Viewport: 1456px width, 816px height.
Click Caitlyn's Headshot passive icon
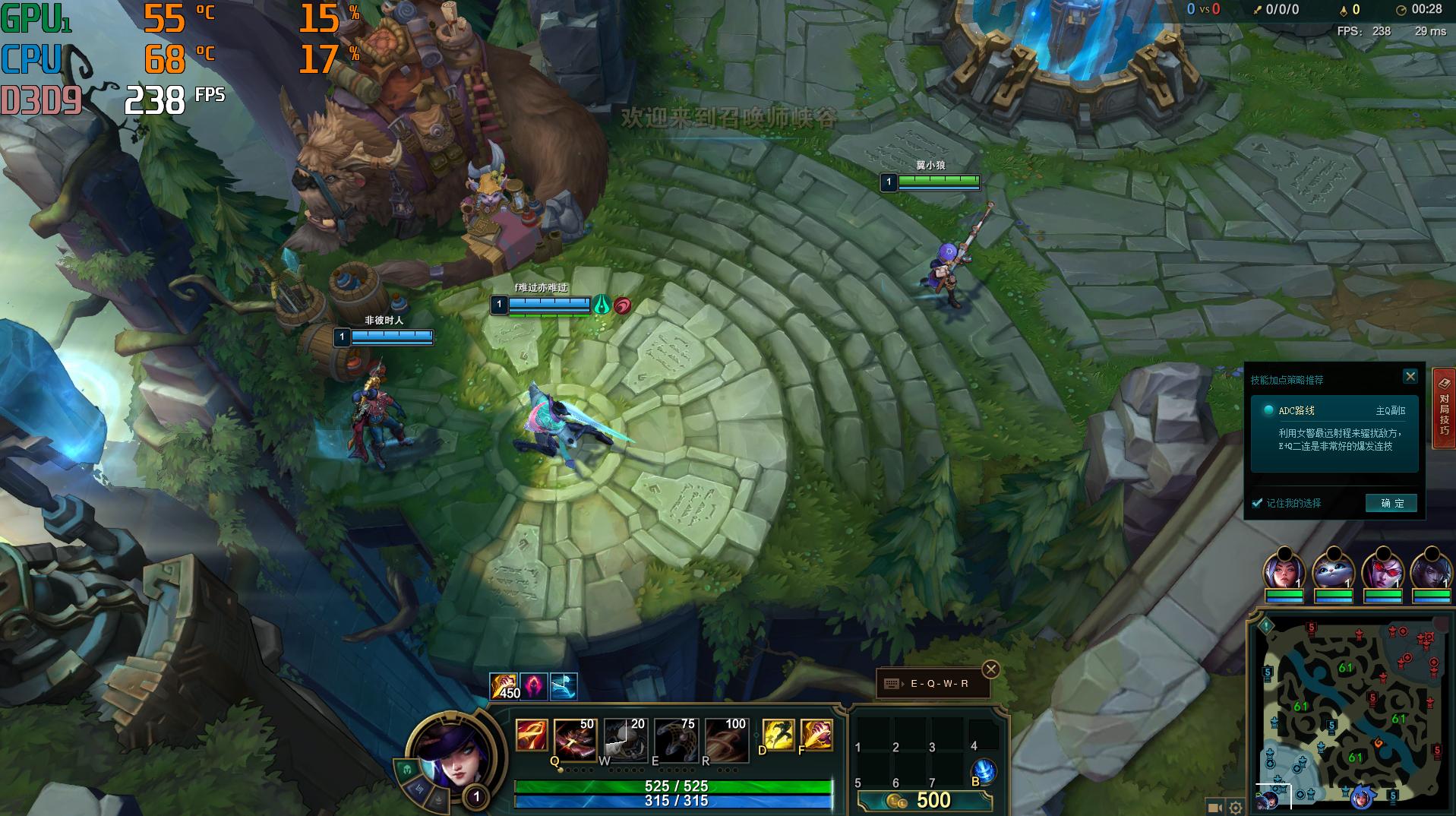pos(531,735)
